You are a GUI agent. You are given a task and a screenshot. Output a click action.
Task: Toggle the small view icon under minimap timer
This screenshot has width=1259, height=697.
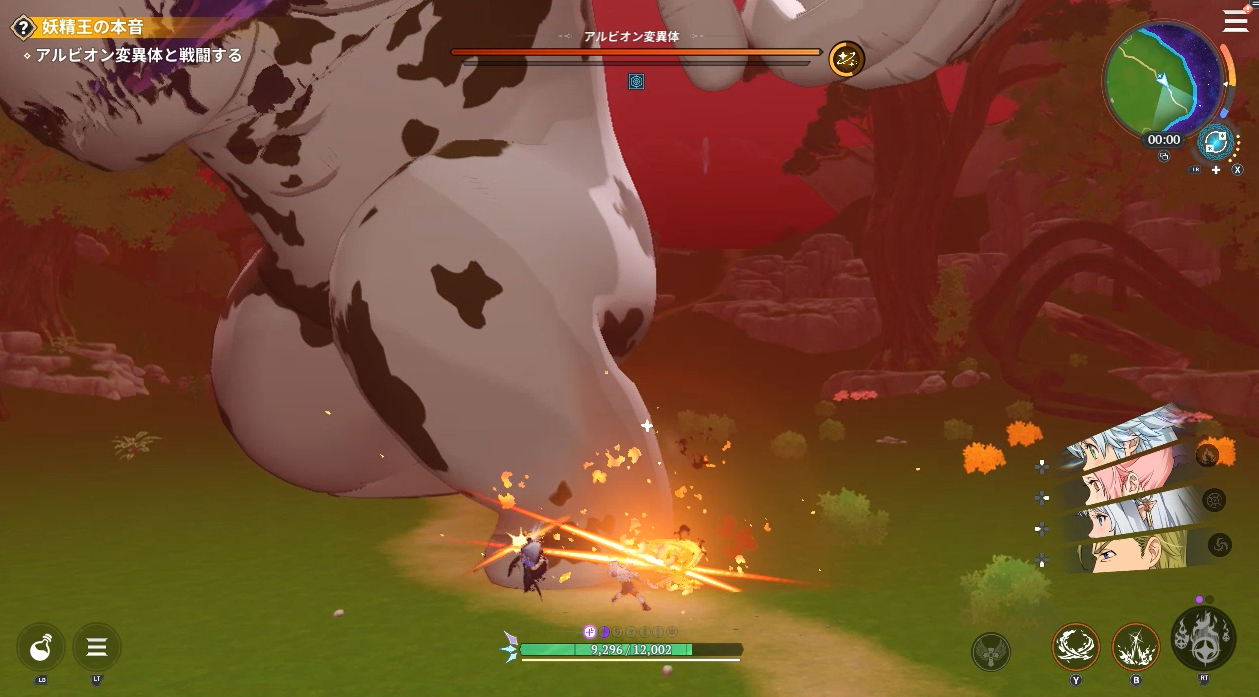click(1164, 157)
